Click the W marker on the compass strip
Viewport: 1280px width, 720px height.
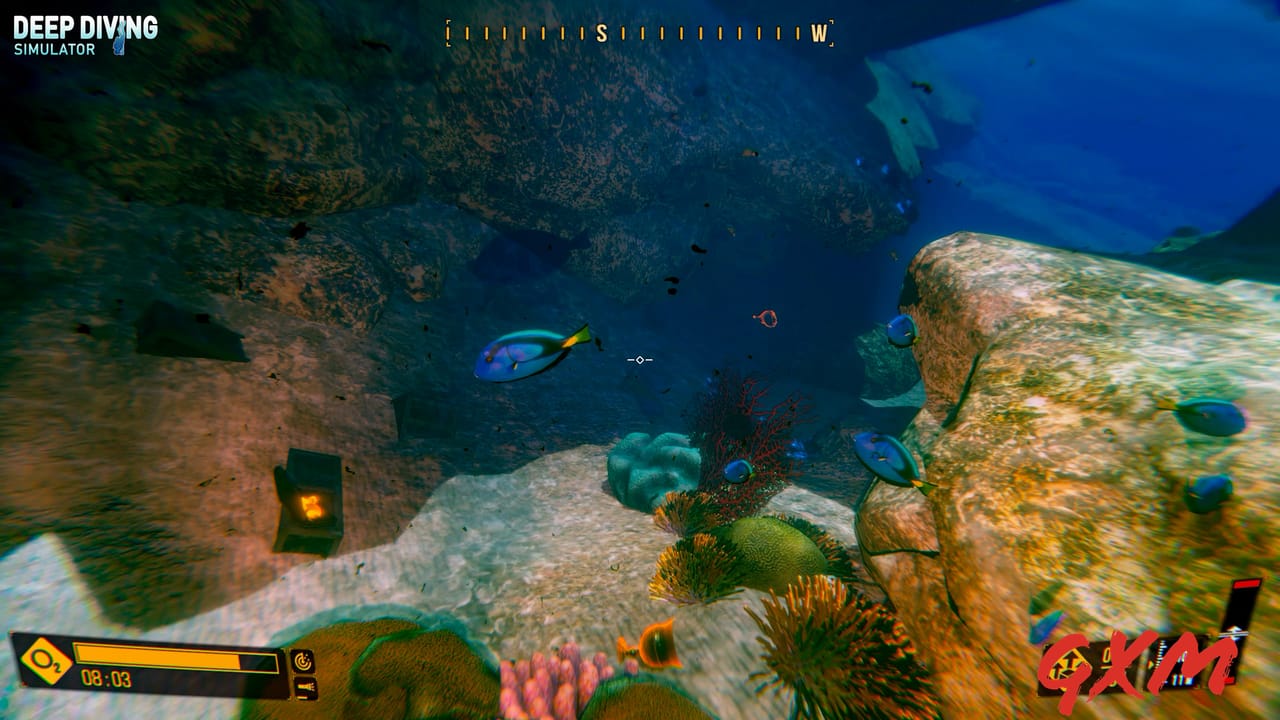click(x=819, y=33)
